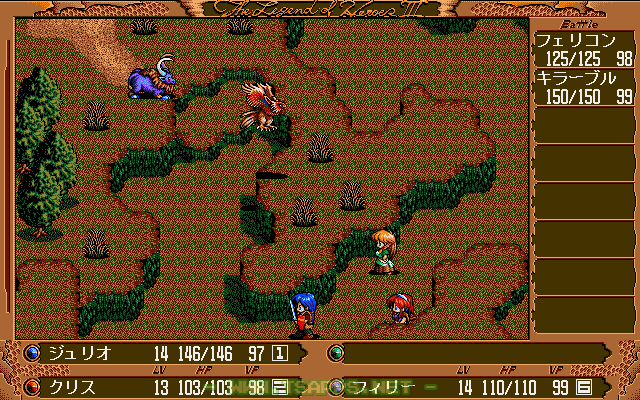Click the tactic icon beside フィリー's stats
640x400 pixels.
click(x=585, y=387)
